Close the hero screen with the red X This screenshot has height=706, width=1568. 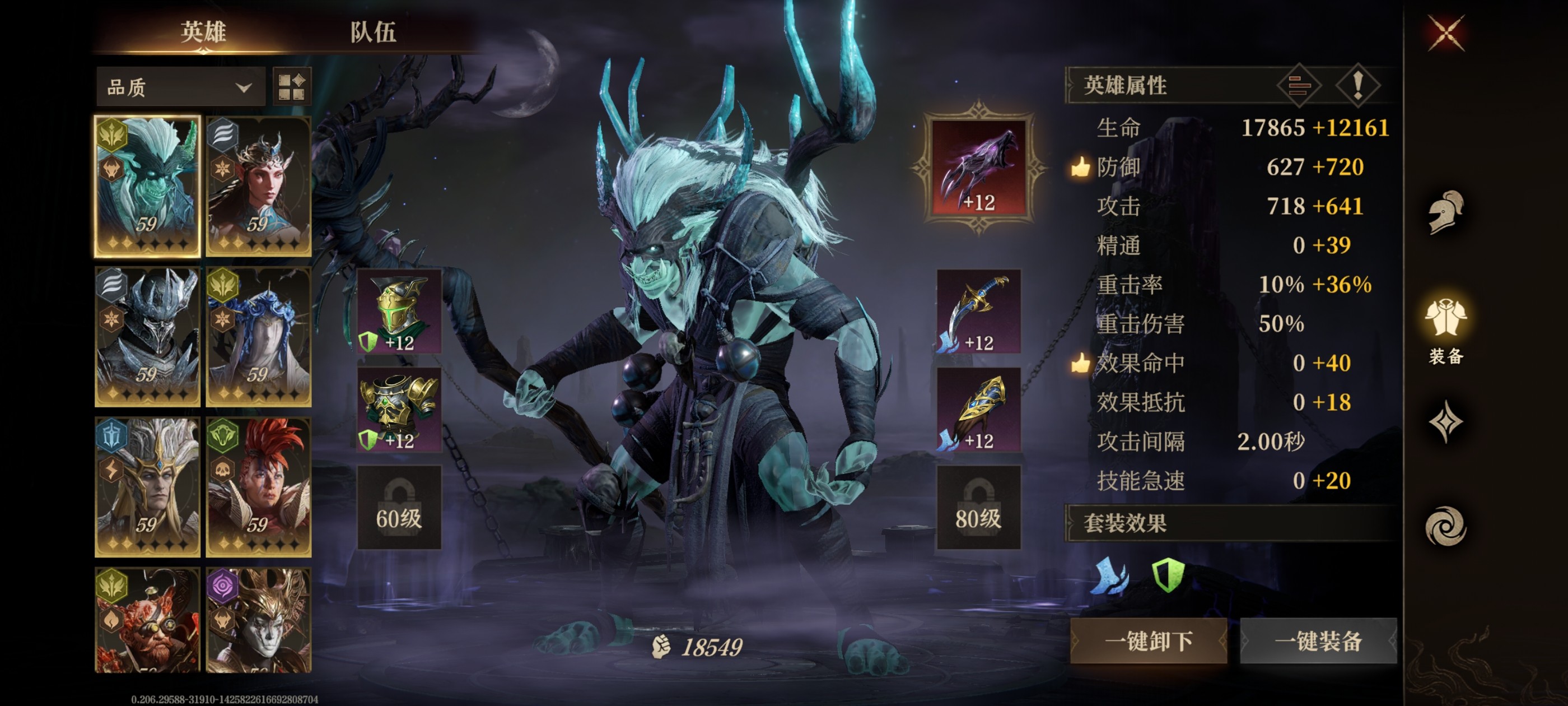pos(1446,33)
